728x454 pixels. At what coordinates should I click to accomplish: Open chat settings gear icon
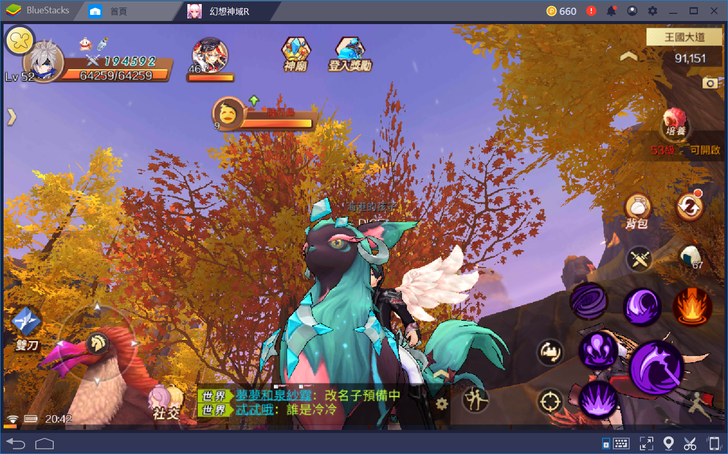(441, 404)
